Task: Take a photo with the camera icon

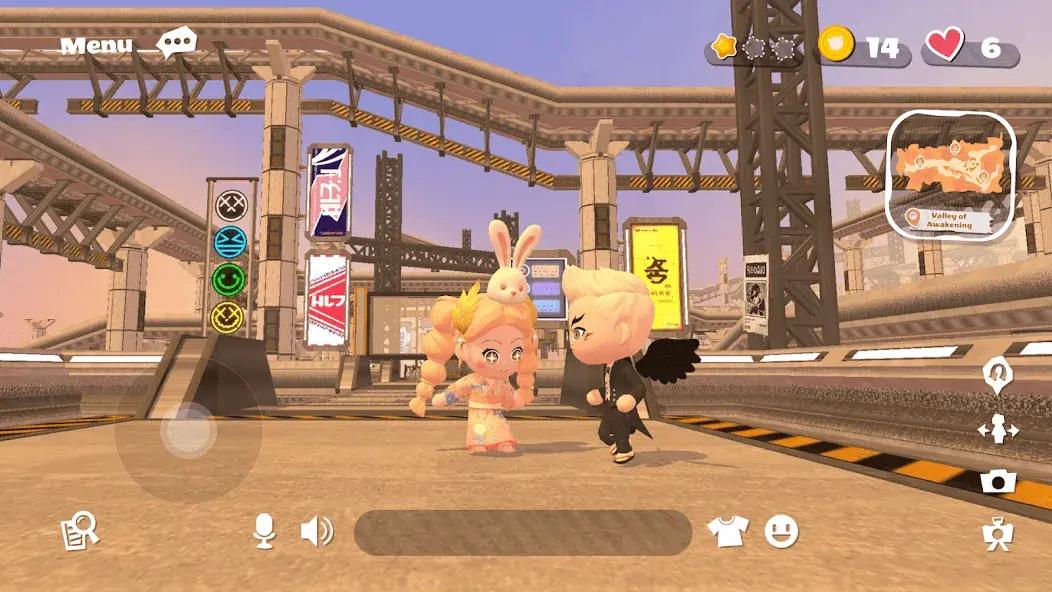Action: tap(997, 482)
